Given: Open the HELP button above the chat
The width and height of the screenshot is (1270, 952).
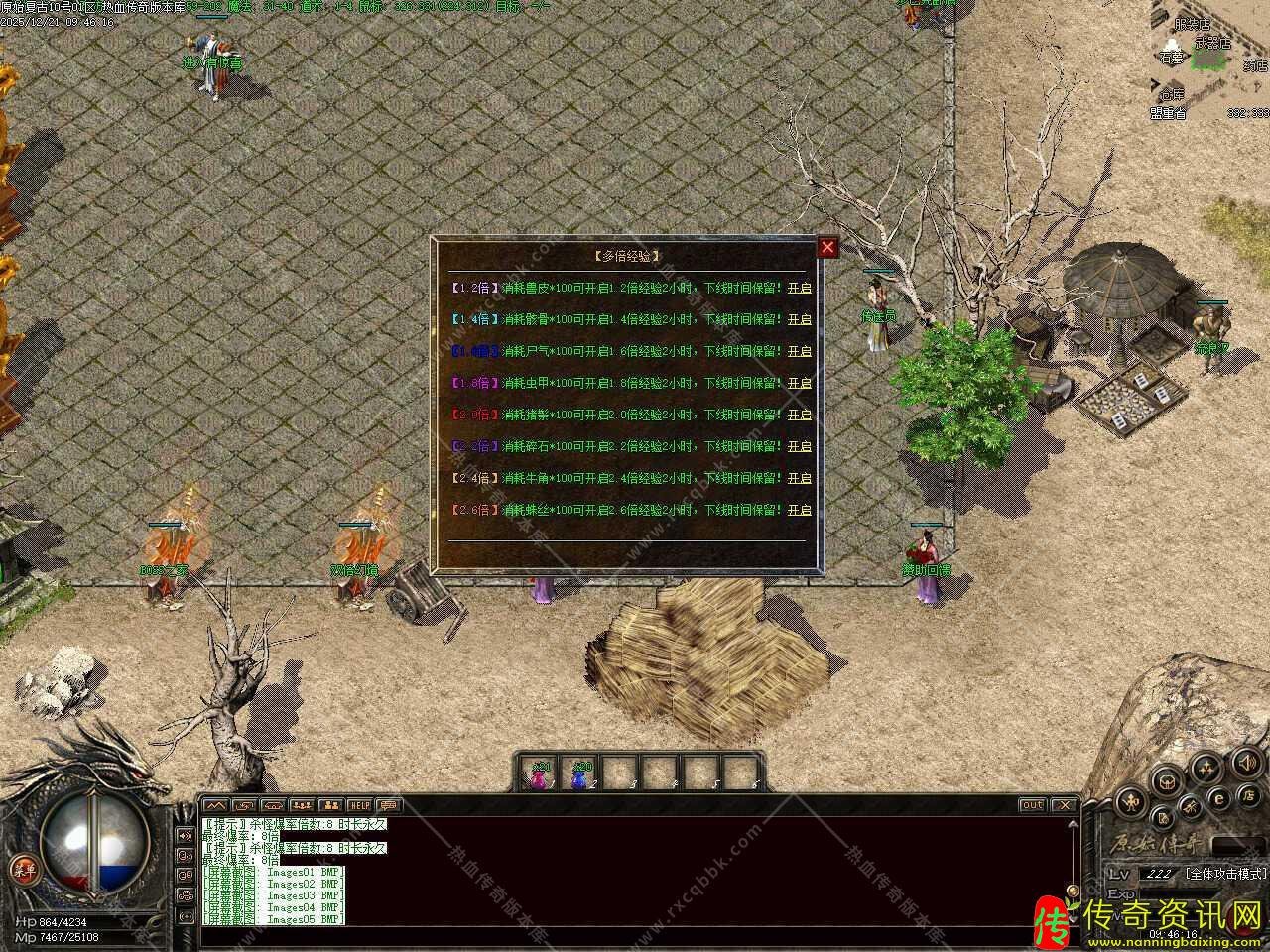Looking at the screenshot, I should (358, 805).
